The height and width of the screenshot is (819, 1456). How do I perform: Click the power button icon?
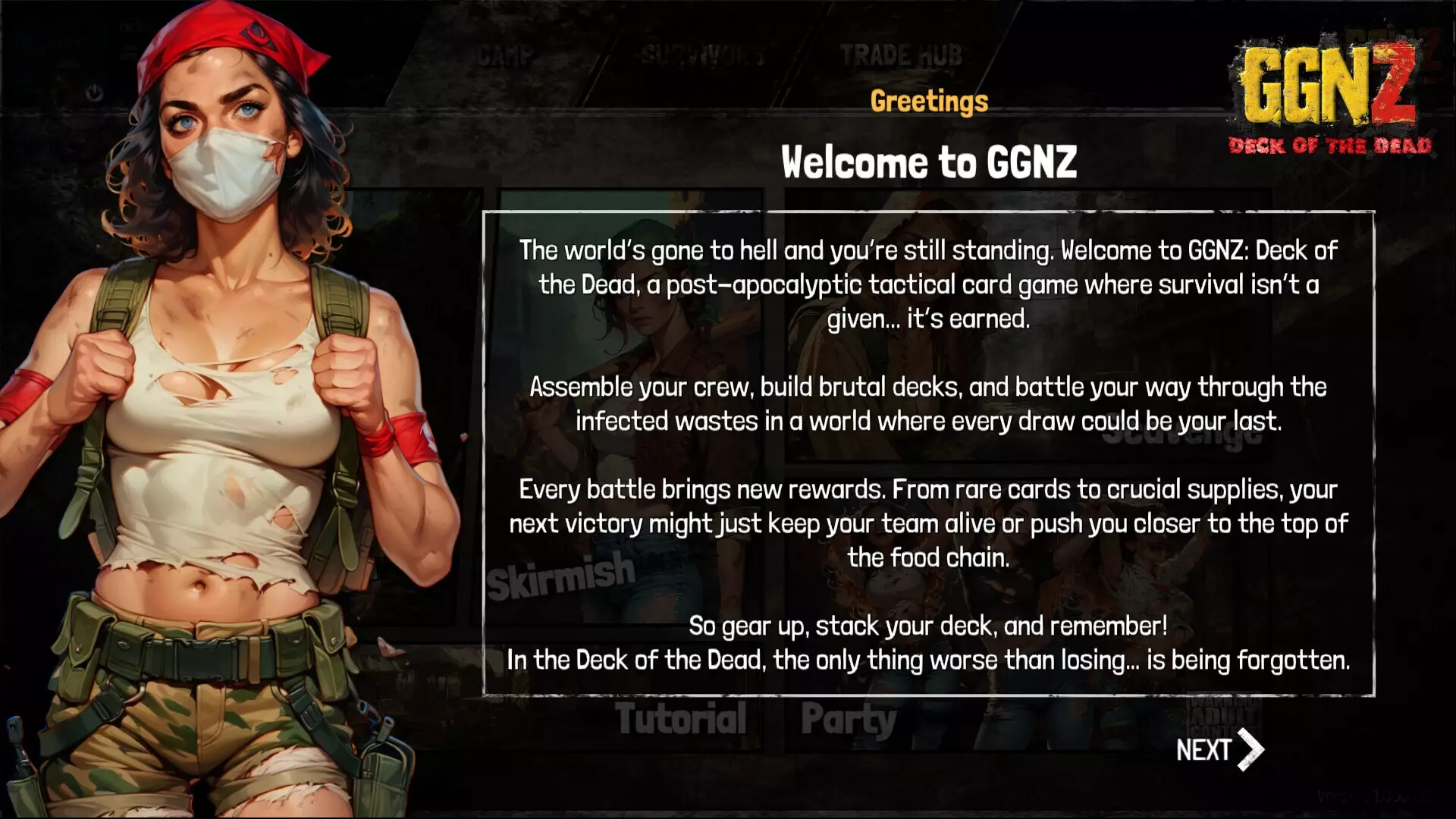[x=95, y=91]
